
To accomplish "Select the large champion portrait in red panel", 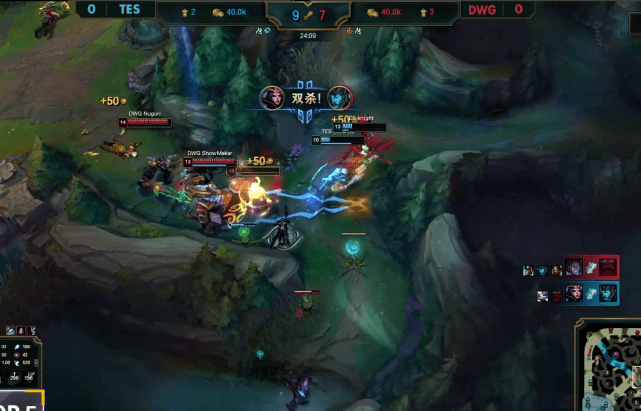I will pos(574,267).
